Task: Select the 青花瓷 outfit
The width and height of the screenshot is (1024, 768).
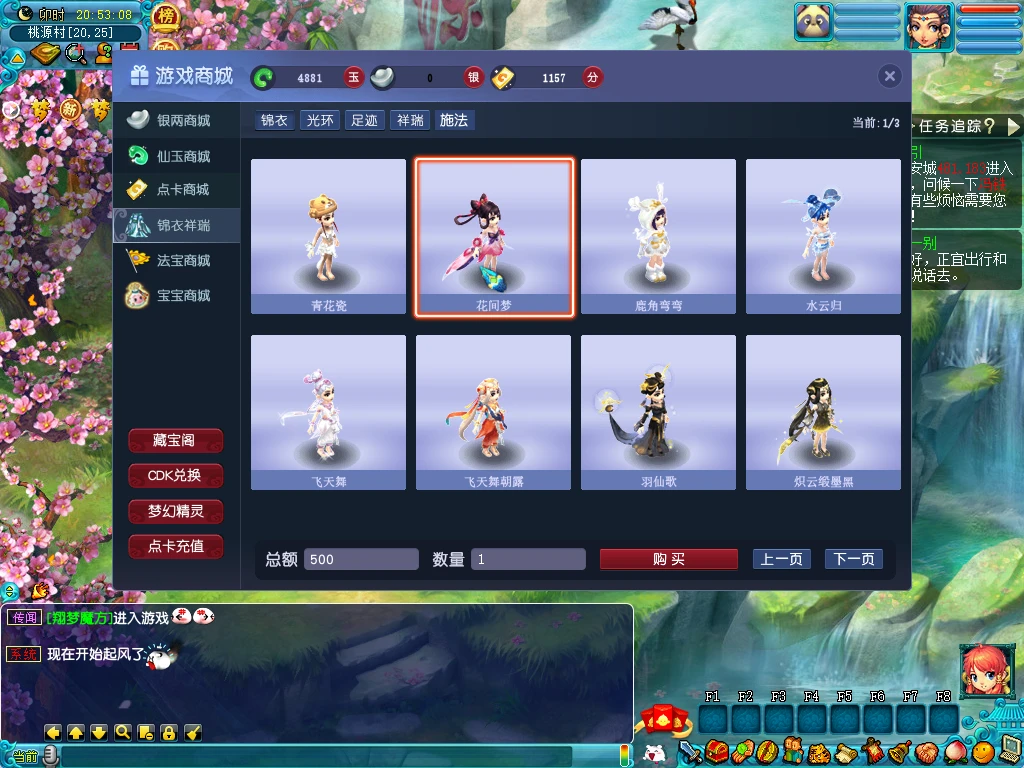Action: click(328, 238)
